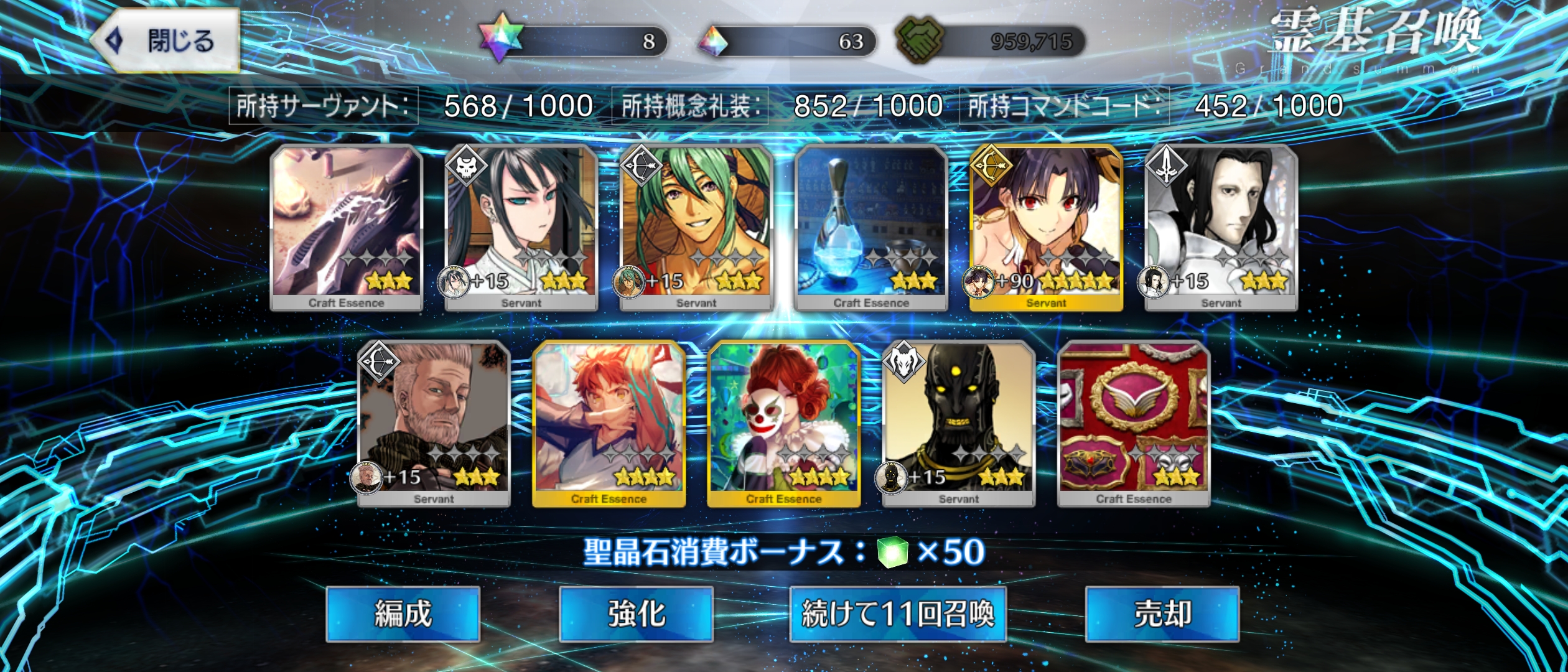The height and width of the screenshot is (672, 1568).
Task: Choose the black golden-eyed berserker servant card
Action: 959,423
